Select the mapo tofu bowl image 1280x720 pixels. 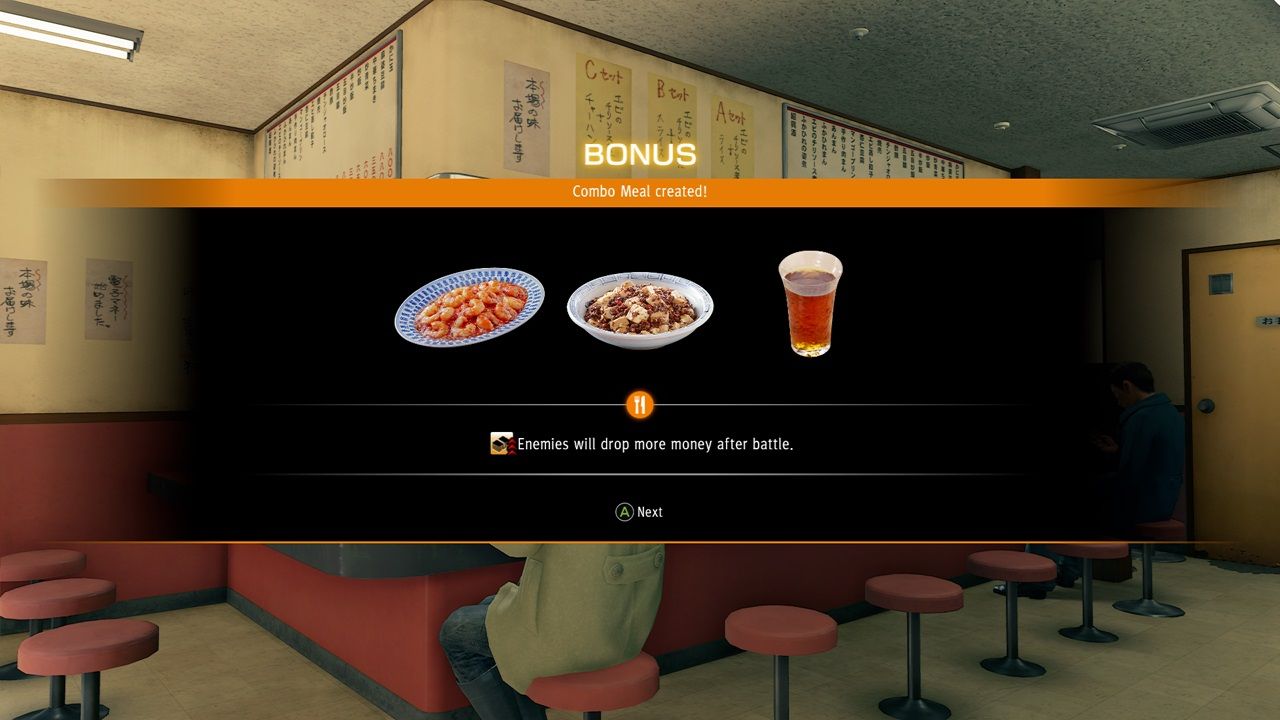(x=640, y=305)
